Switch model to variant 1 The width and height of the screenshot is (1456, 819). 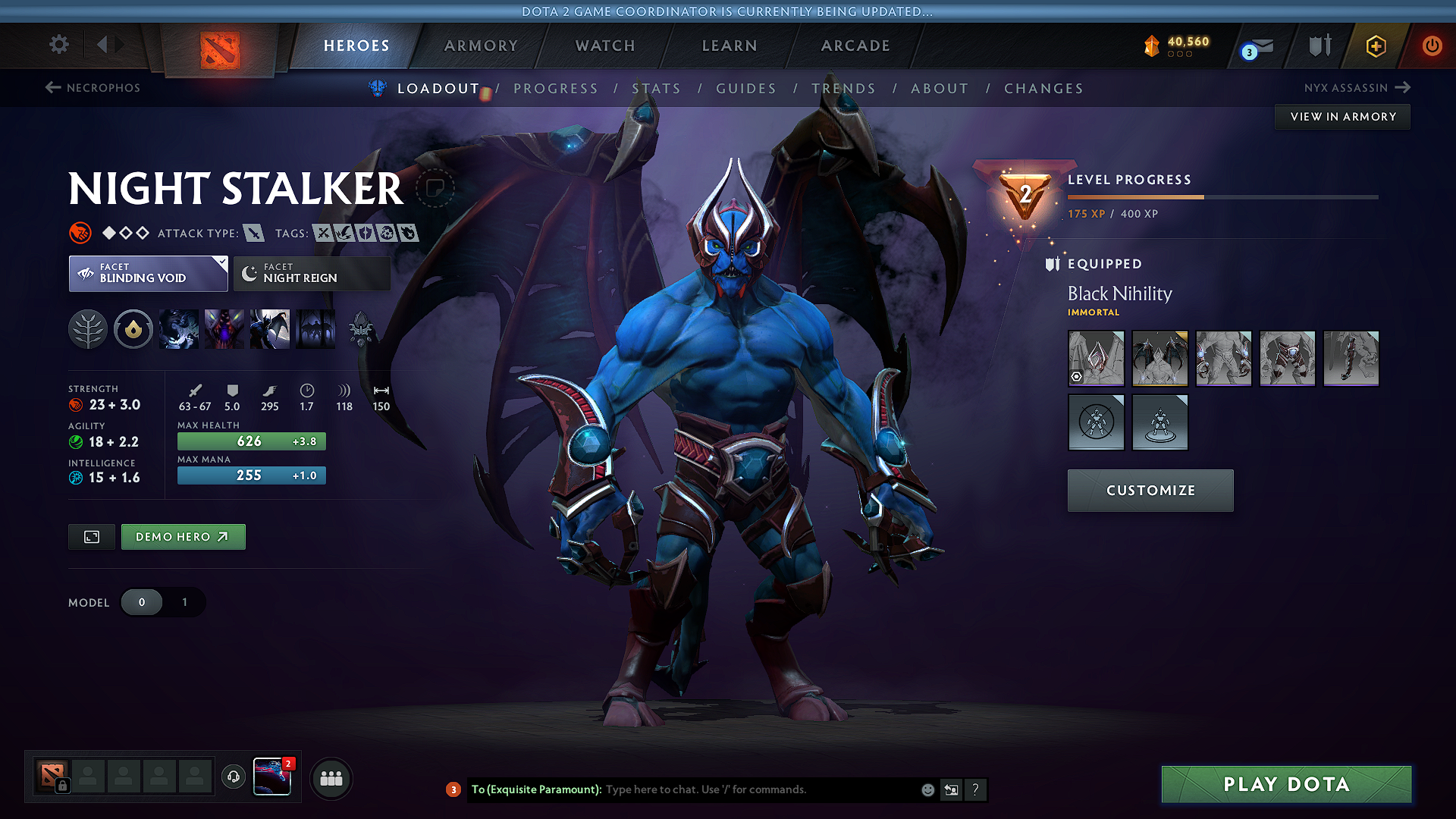pyautogui.click(x=184, y=602)
